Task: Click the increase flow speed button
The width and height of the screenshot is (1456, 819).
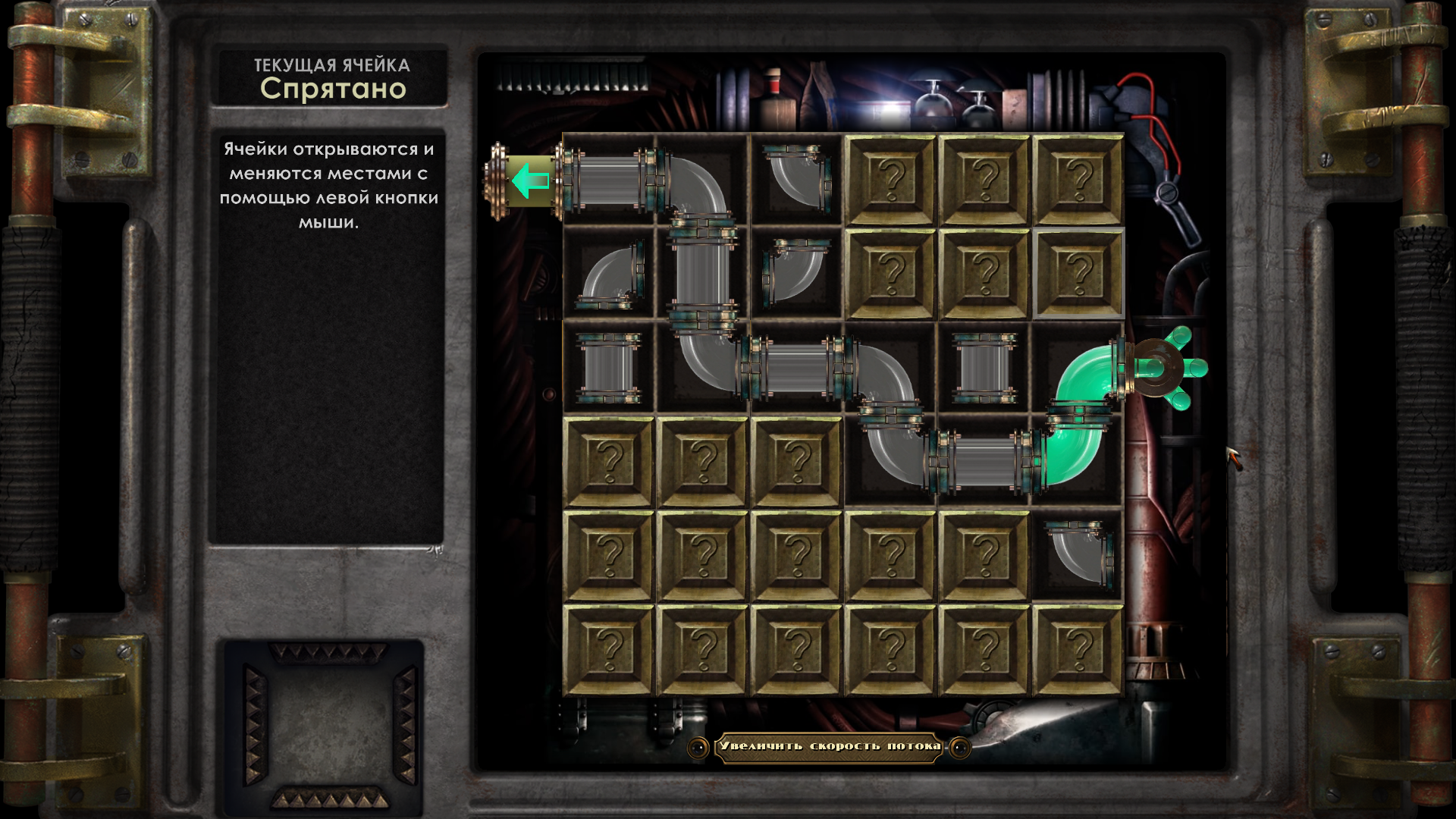Action: [x=829, y=747]
